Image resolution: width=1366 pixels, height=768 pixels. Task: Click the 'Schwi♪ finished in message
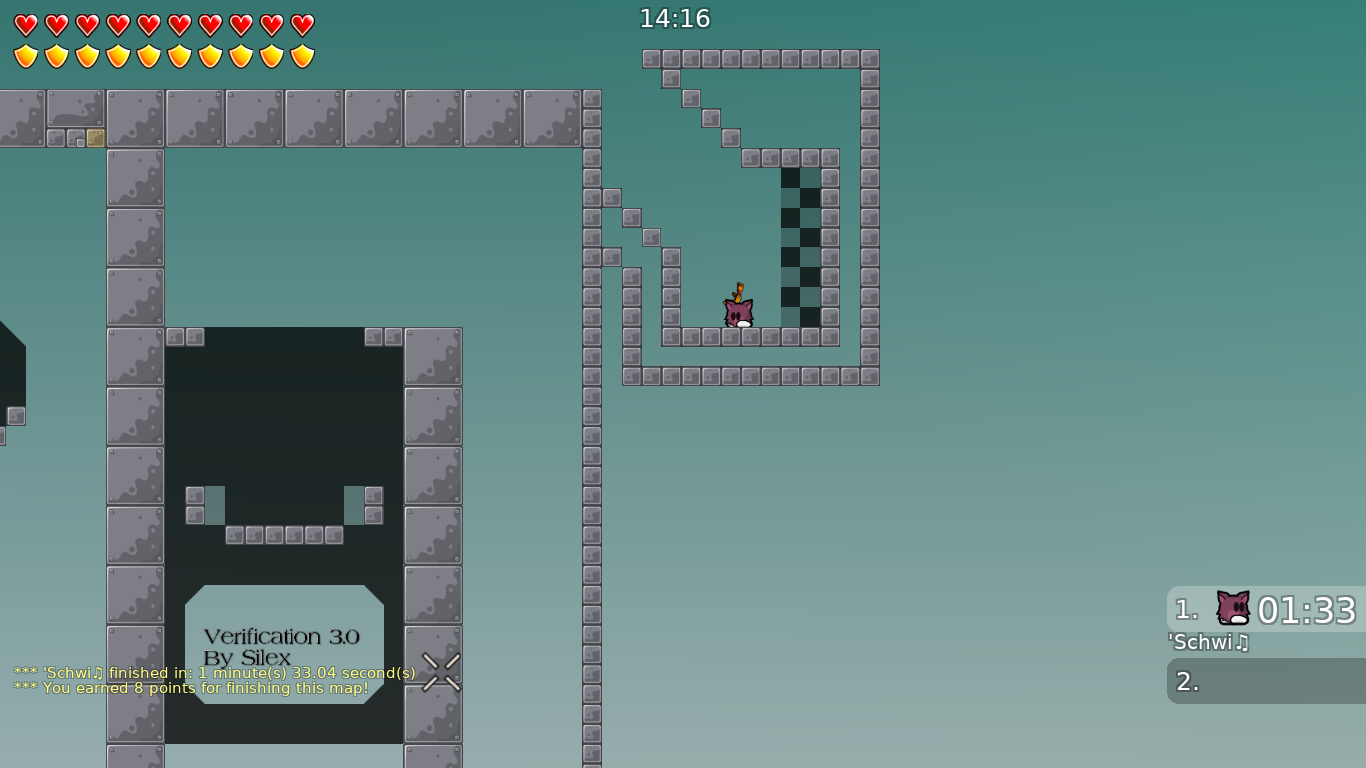click(x=213, y=673)
